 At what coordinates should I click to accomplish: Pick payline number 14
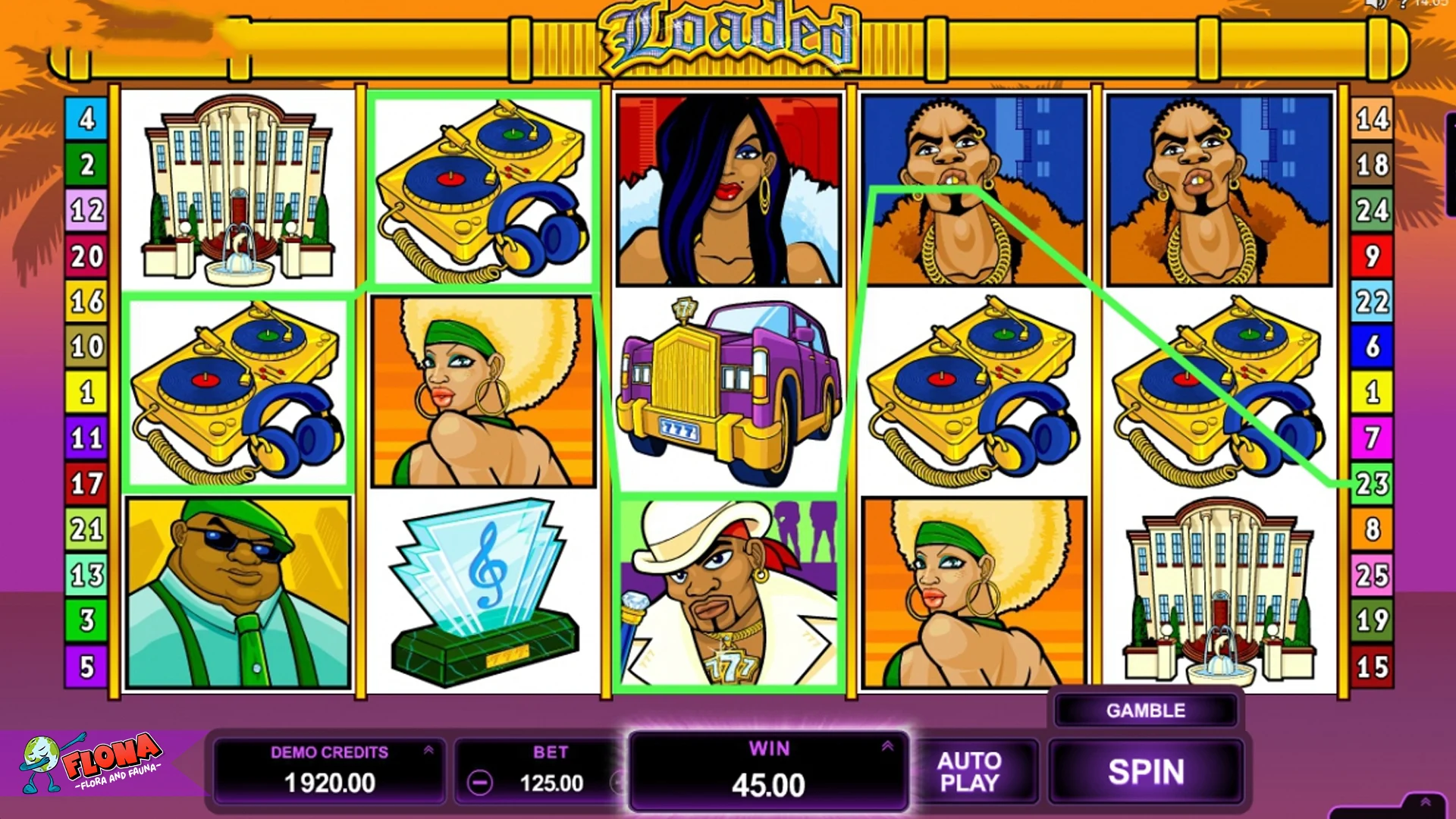(x=1372, y=118)
